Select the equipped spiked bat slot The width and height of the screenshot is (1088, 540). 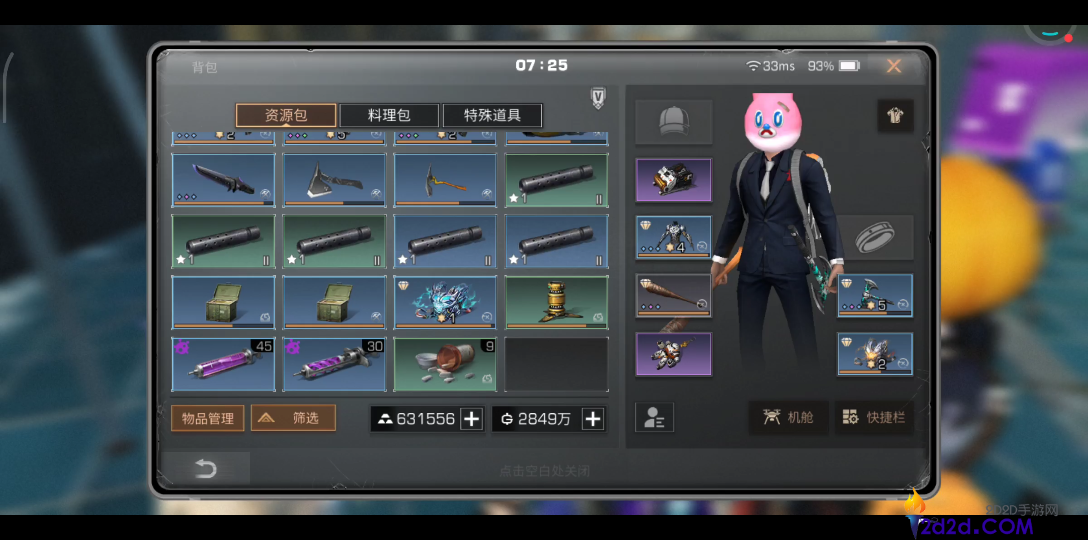(673, 295)
